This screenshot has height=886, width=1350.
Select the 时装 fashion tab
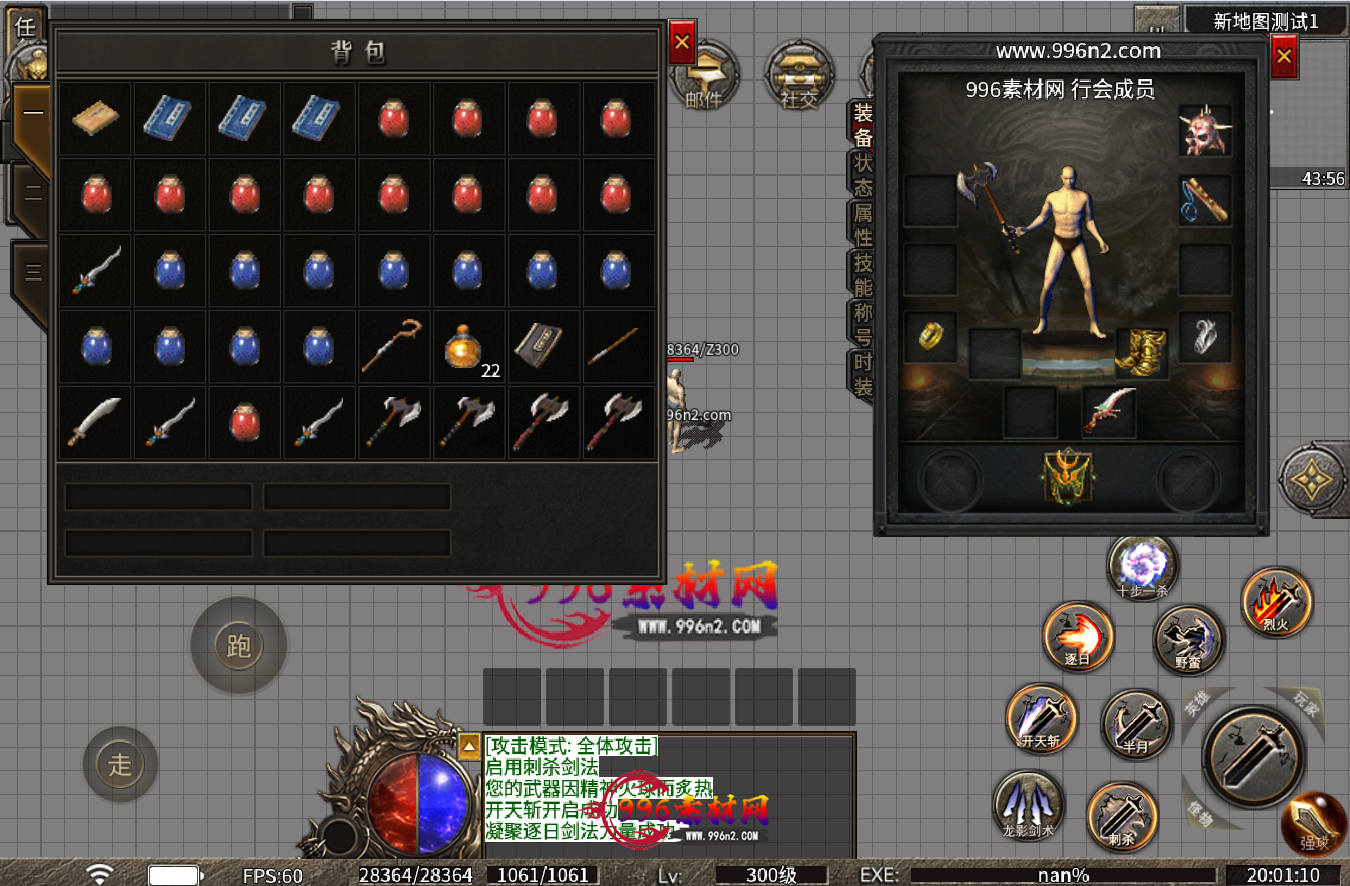(862, 375)
